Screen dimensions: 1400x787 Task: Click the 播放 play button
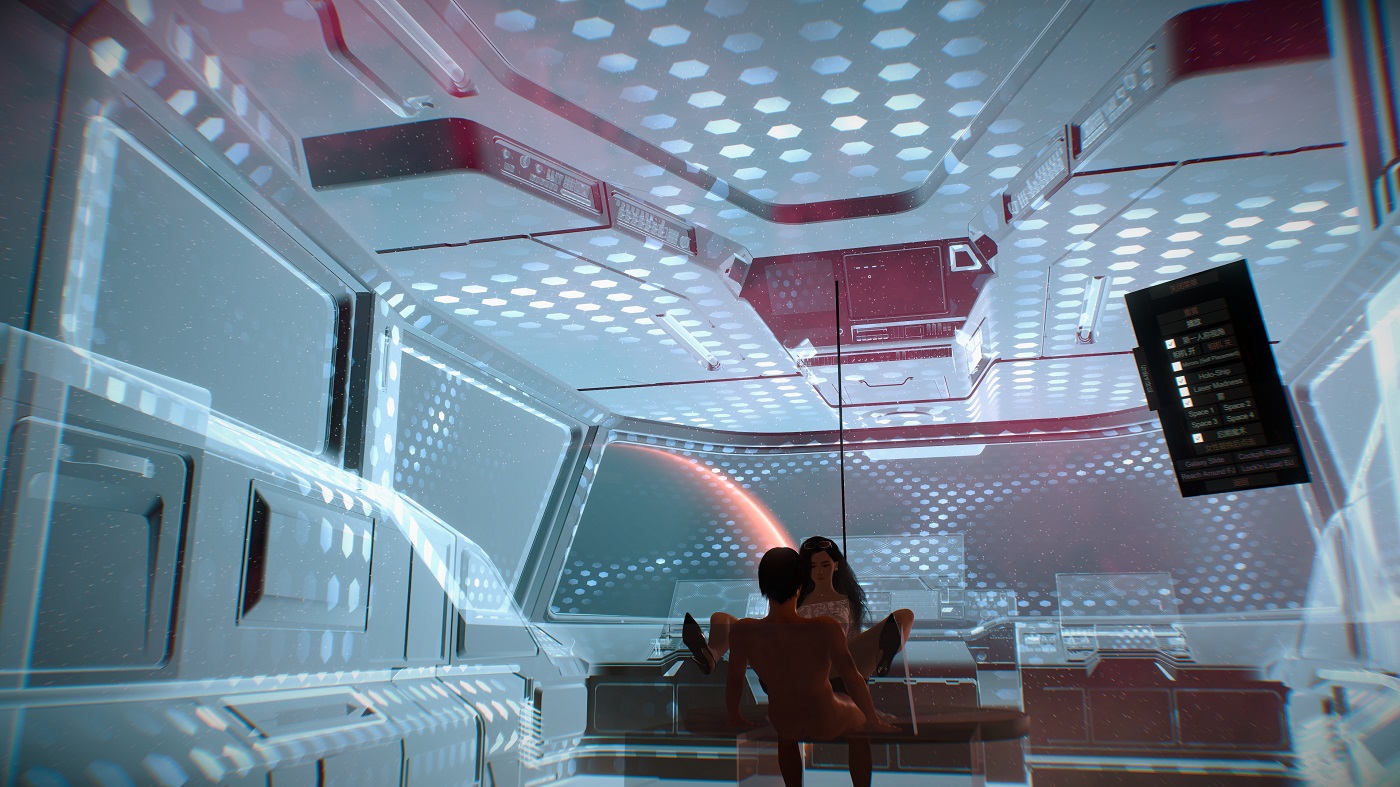1192,323
